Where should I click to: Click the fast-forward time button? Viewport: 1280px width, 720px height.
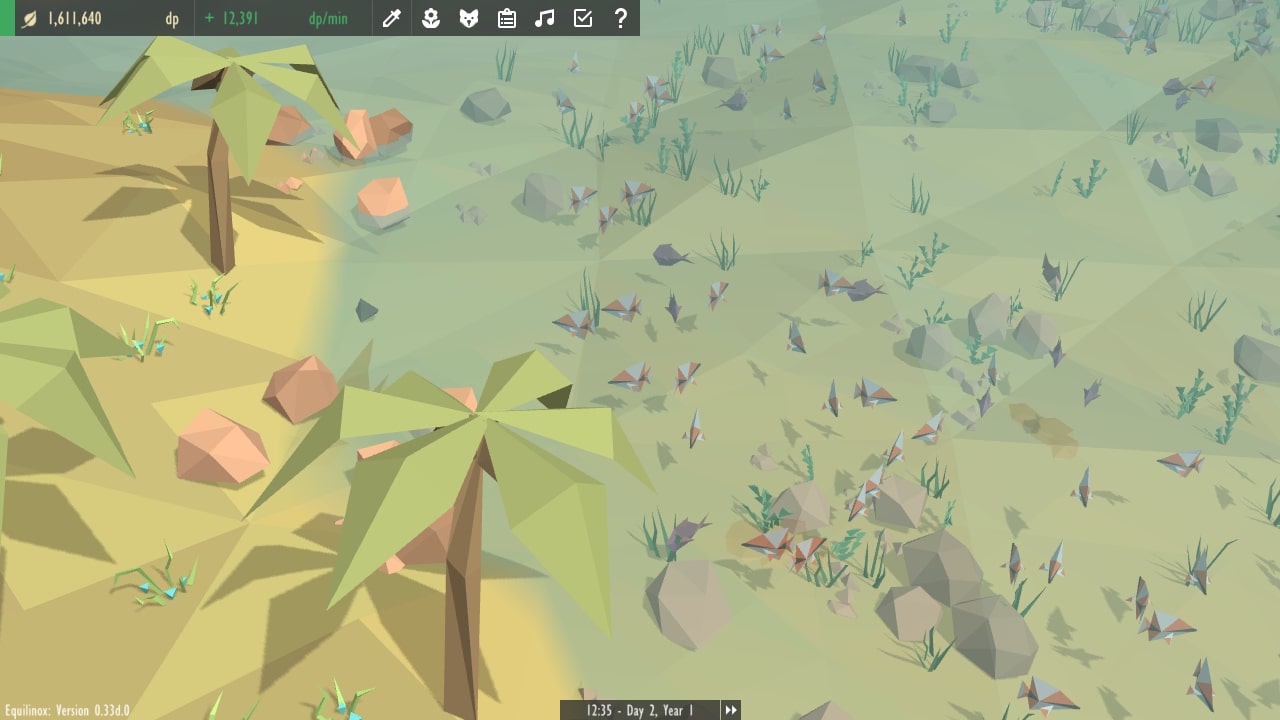(731, 710)
